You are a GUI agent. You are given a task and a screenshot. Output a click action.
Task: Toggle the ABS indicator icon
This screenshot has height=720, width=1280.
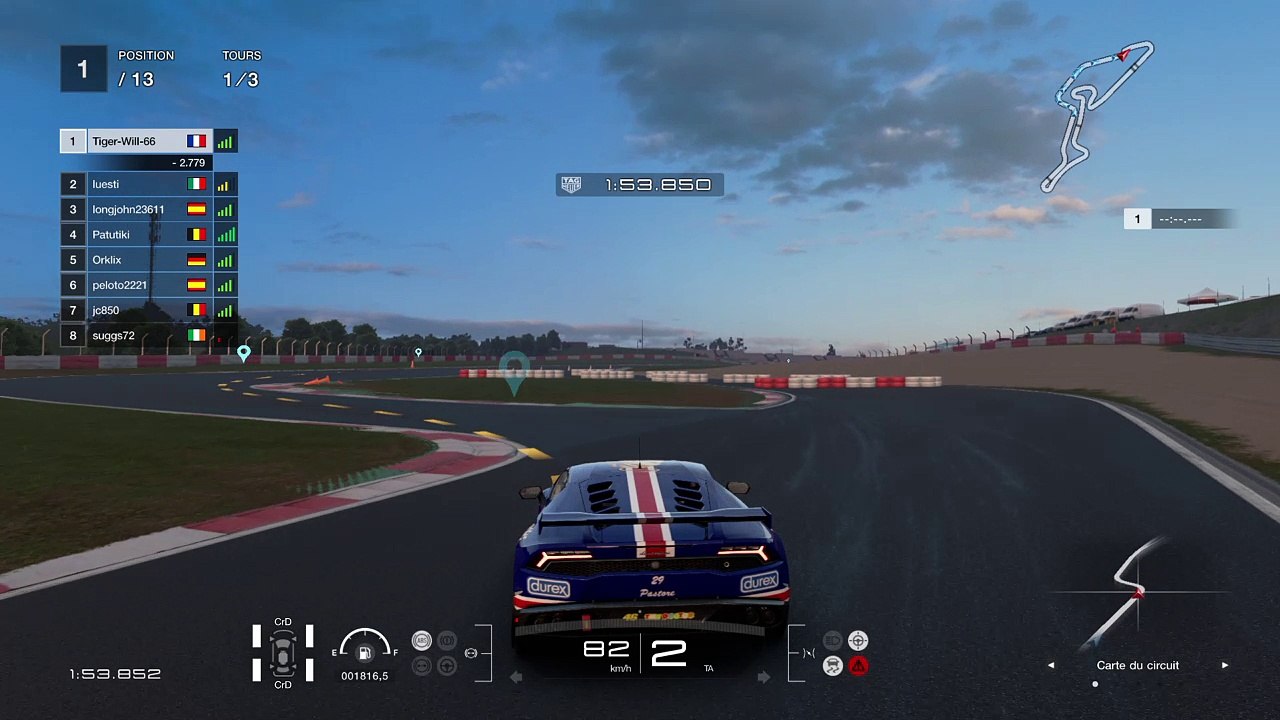422,641
